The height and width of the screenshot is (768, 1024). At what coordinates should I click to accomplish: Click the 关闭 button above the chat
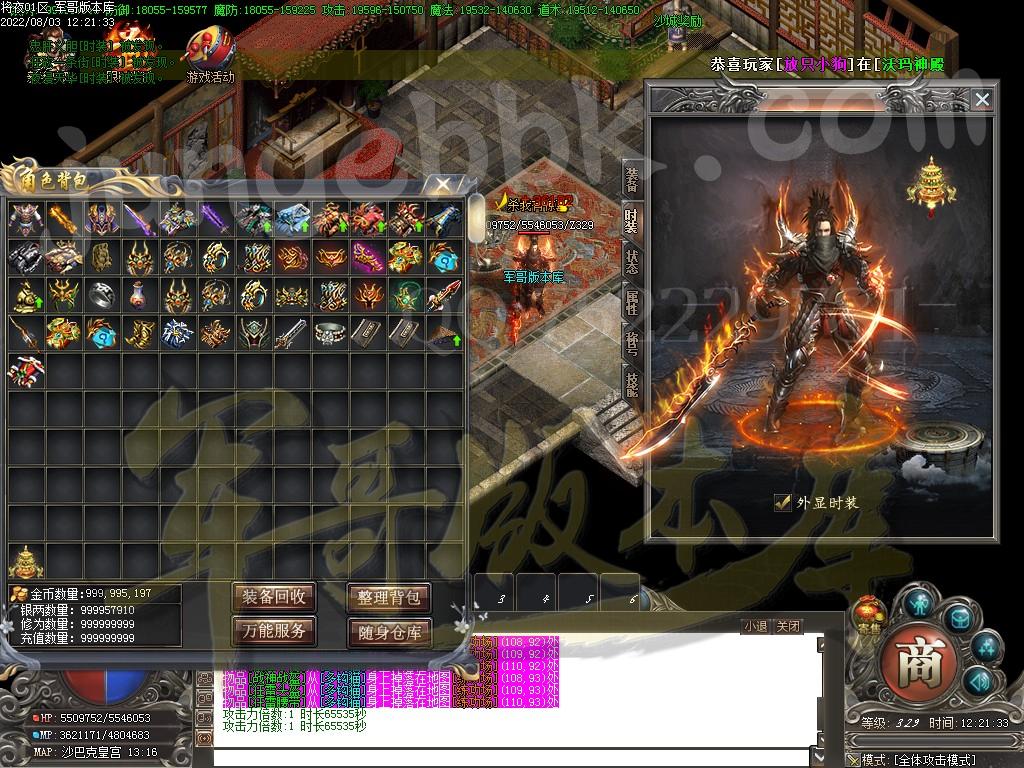point(788,627)
